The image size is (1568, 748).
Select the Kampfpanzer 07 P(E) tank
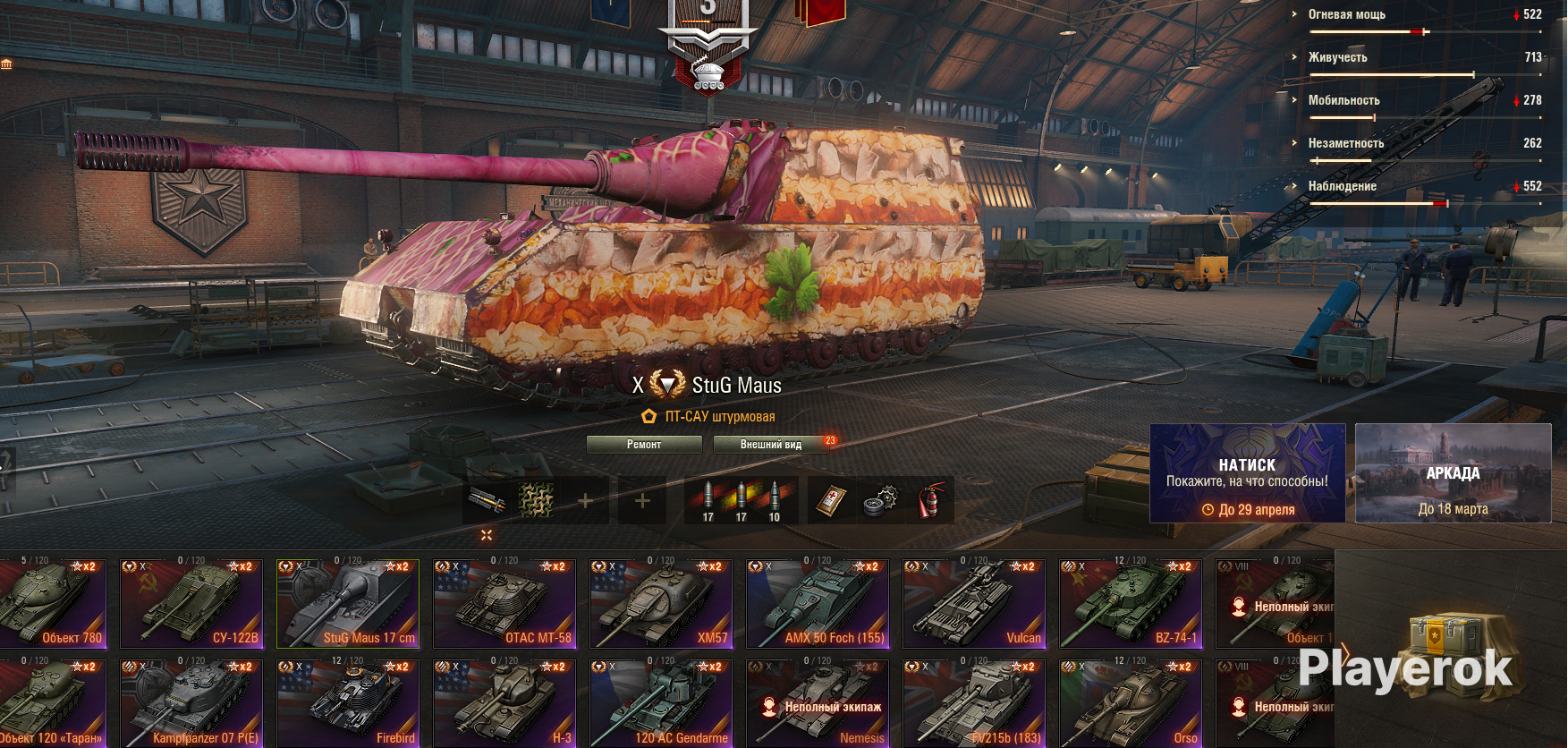(191, 703)
